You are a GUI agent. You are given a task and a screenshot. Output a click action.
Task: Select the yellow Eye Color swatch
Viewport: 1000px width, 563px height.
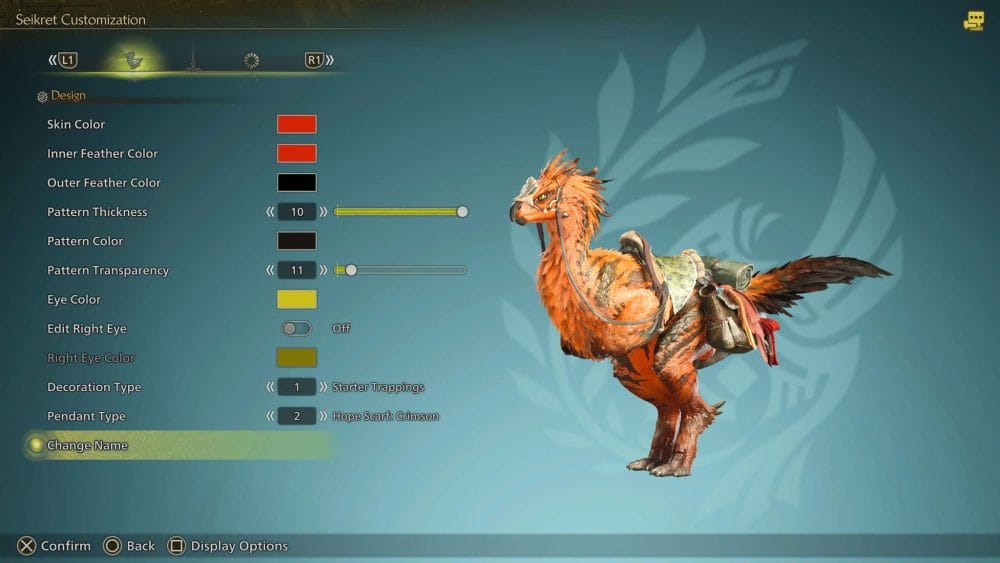[x=296, y=299]
